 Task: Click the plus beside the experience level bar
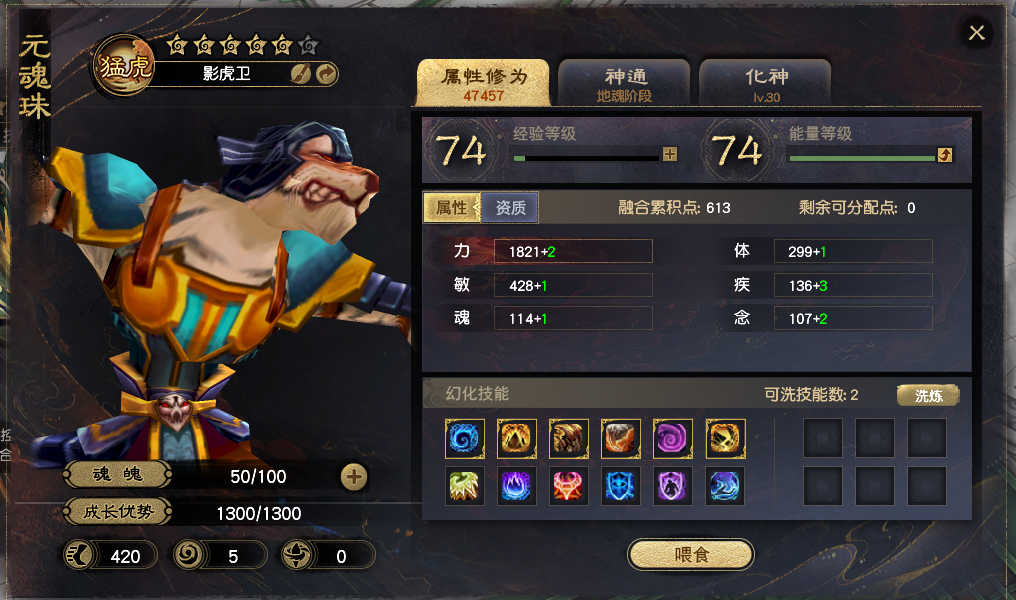tap(670, 155)
